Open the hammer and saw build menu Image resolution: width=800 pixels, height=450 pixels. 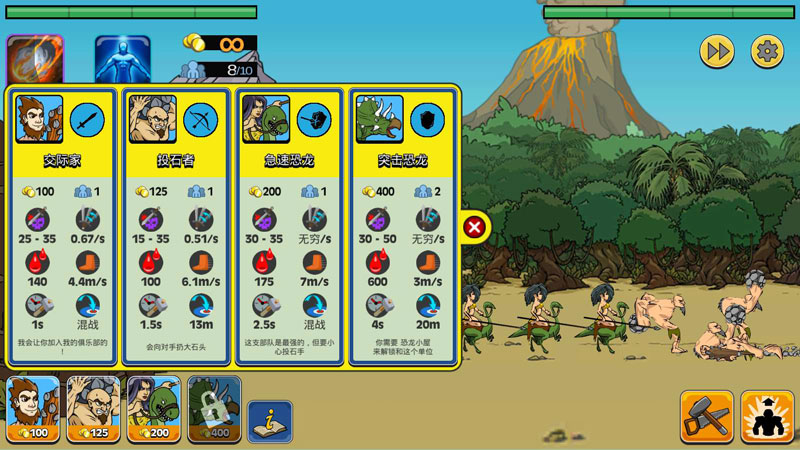coord(706,416)
